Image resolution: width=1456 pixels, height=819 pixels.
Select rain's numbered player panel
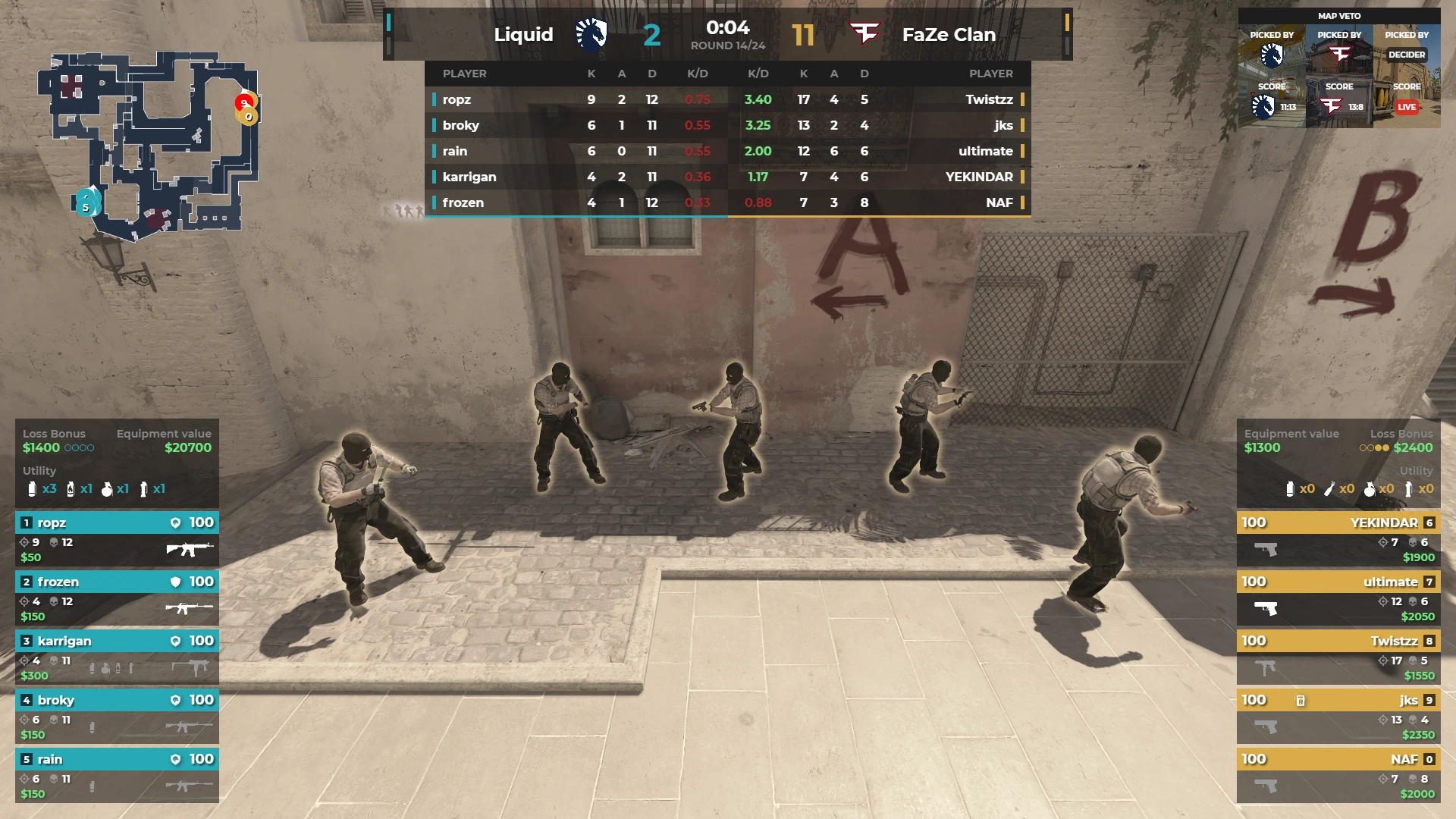point(117,776)
